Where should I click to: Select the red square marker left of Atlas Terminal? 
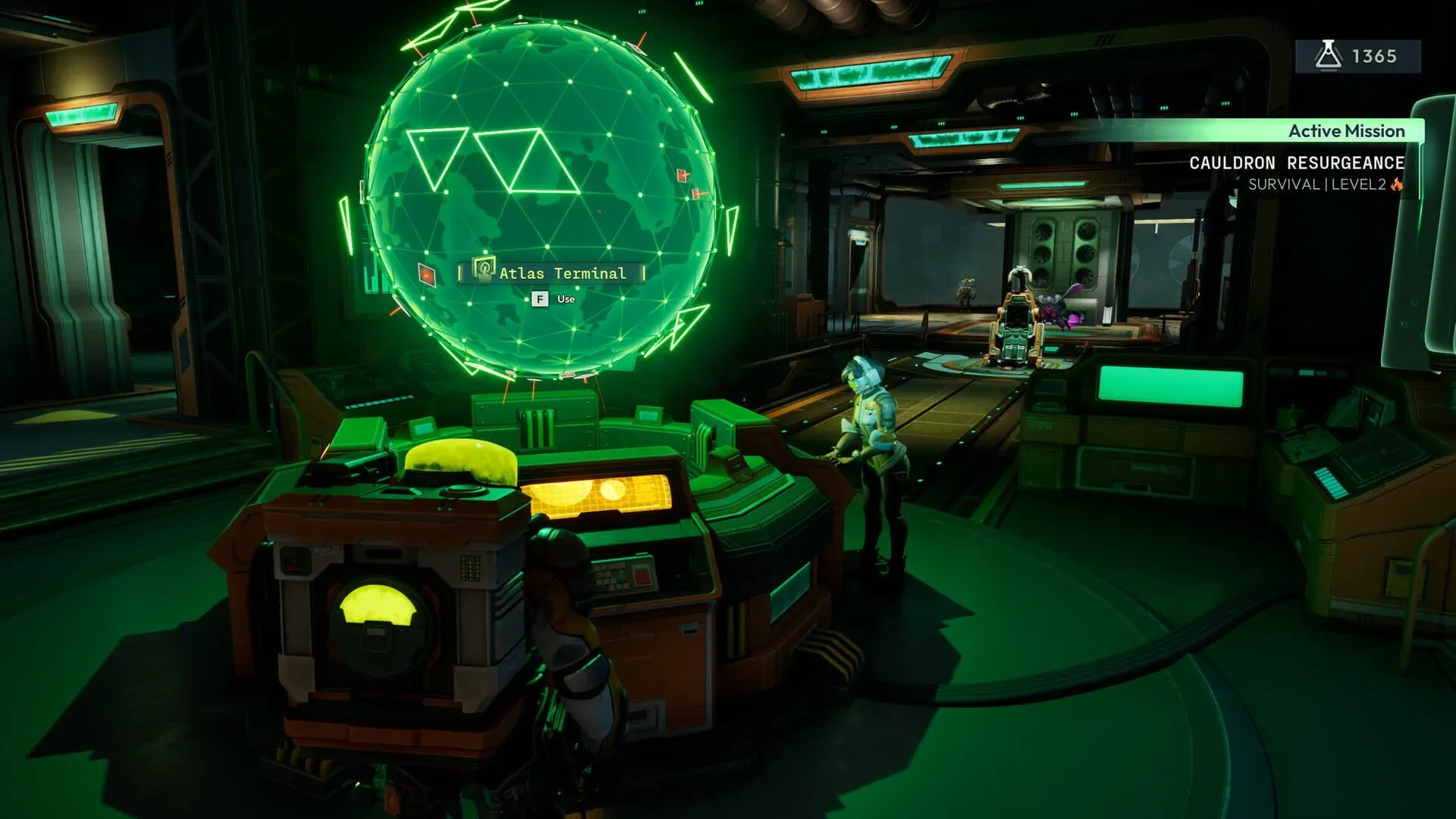pos(426,274)
